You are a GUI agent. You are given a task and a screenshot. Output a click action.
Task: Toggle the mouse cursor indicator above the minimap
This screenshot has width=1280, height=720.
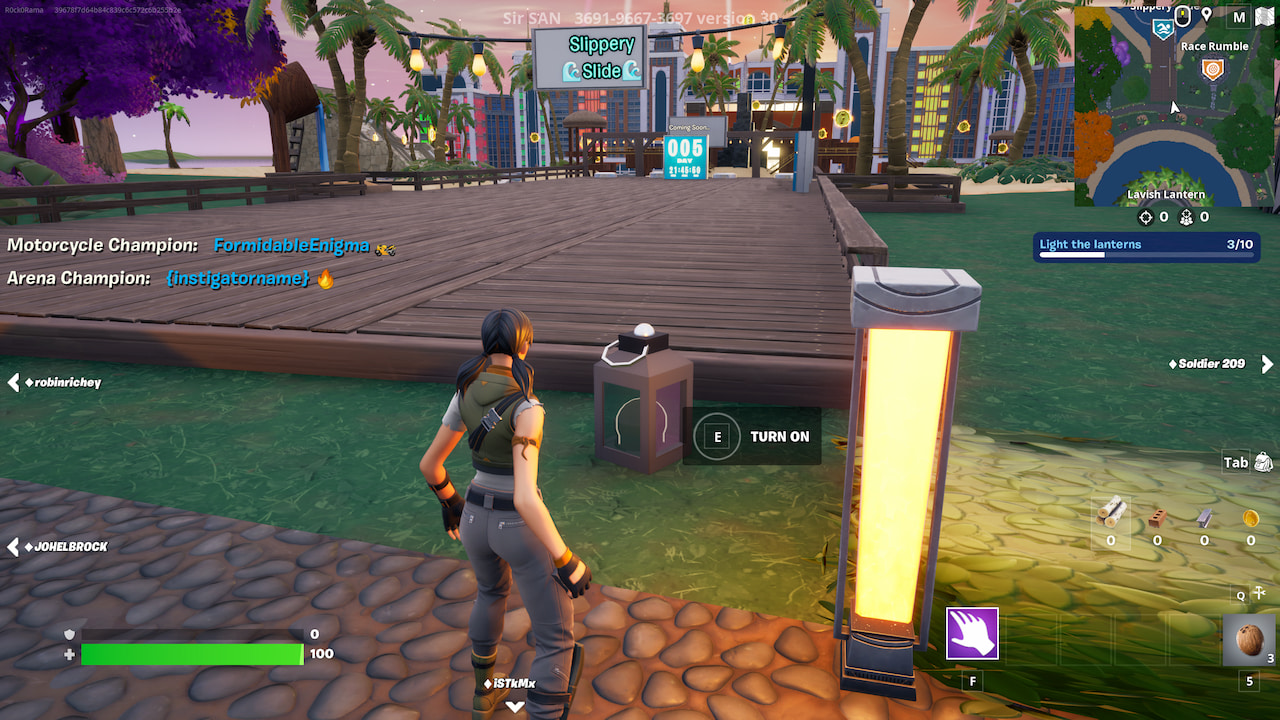pyautogui.click(x=1182, y=16)
